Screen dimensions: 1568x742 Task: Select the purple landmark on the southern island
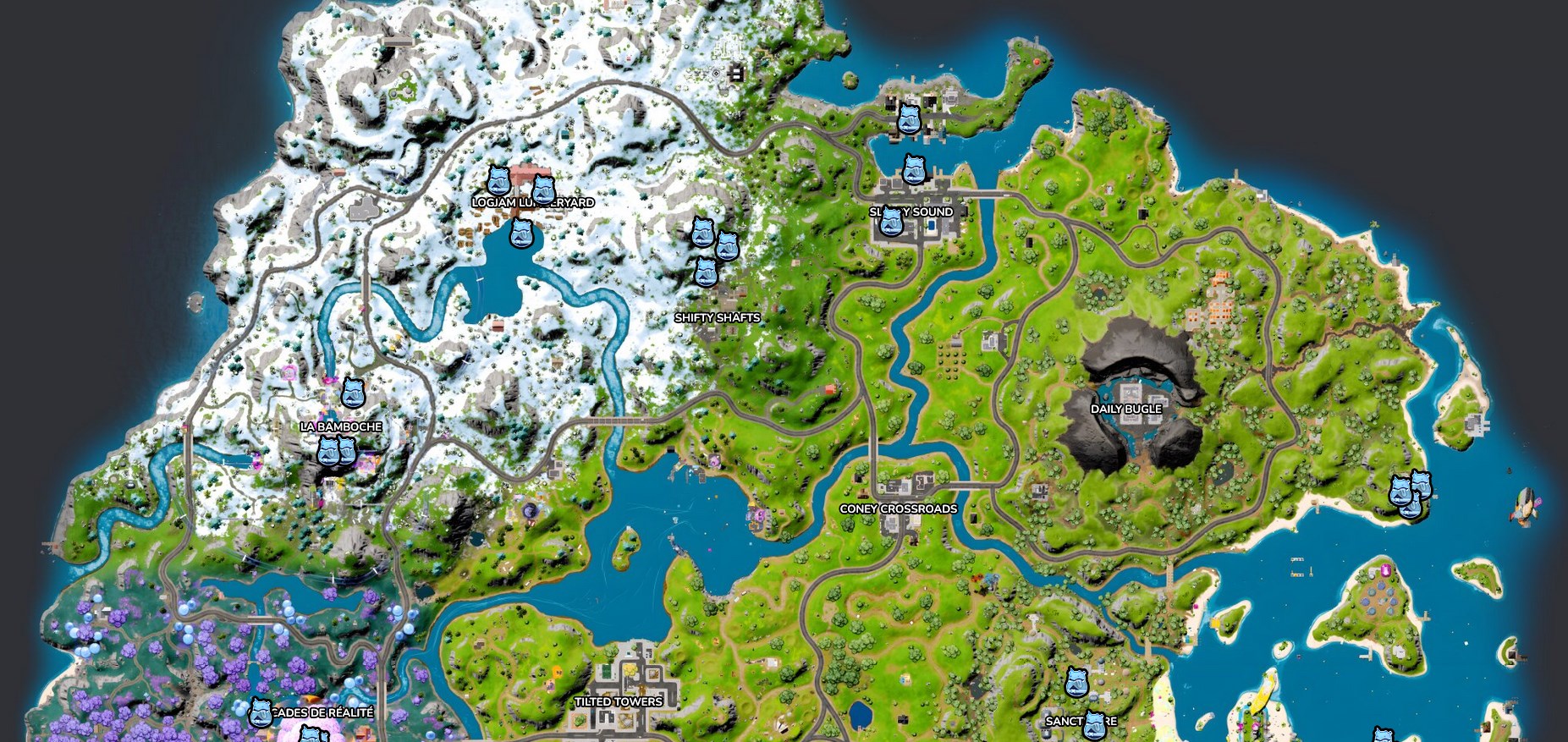pyautogui.click(x=1385, y=569)
